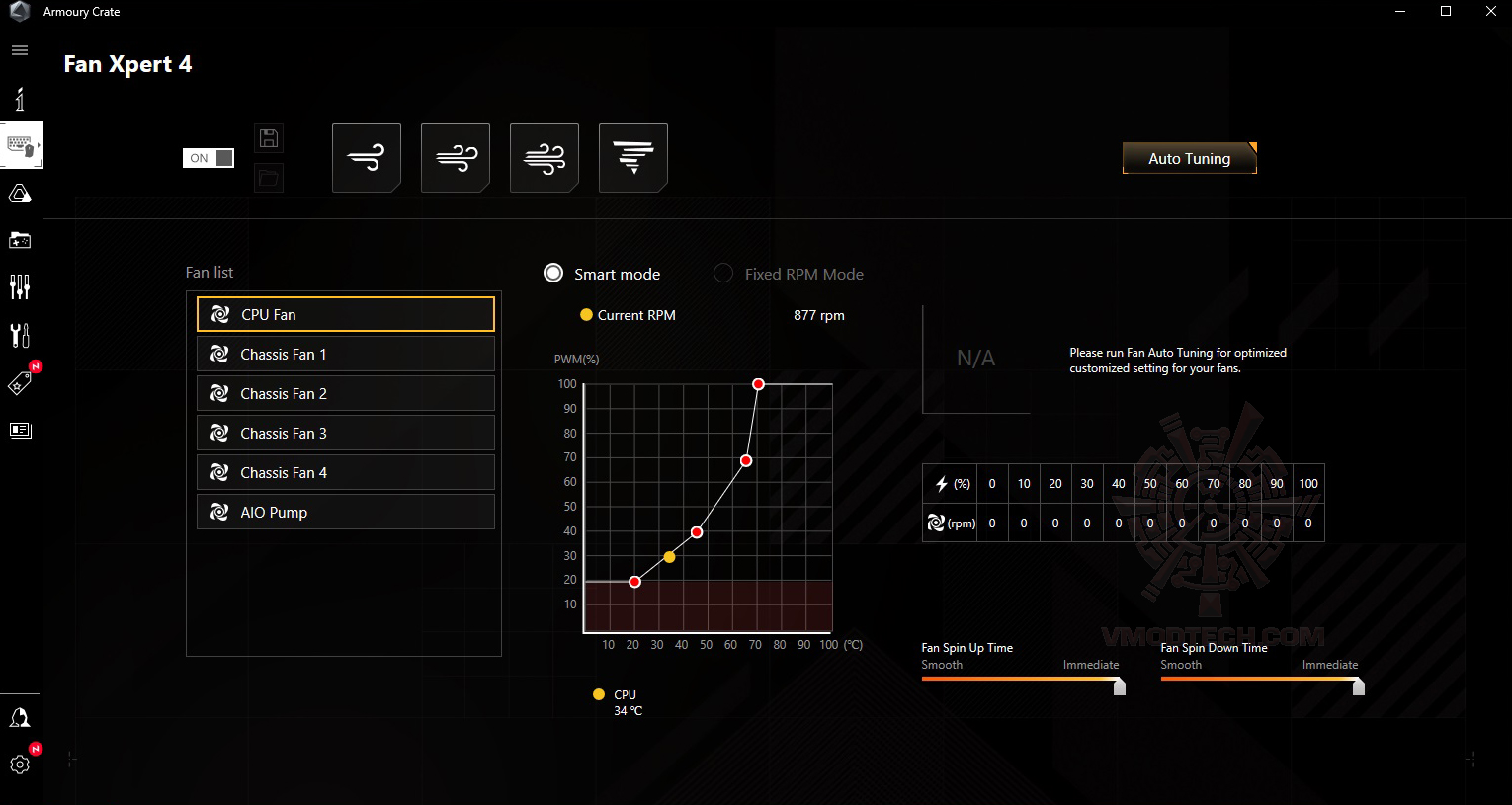
Task: Select CPU Fan in the fan list
Action: pyautogui.click(x=345, y=314)
